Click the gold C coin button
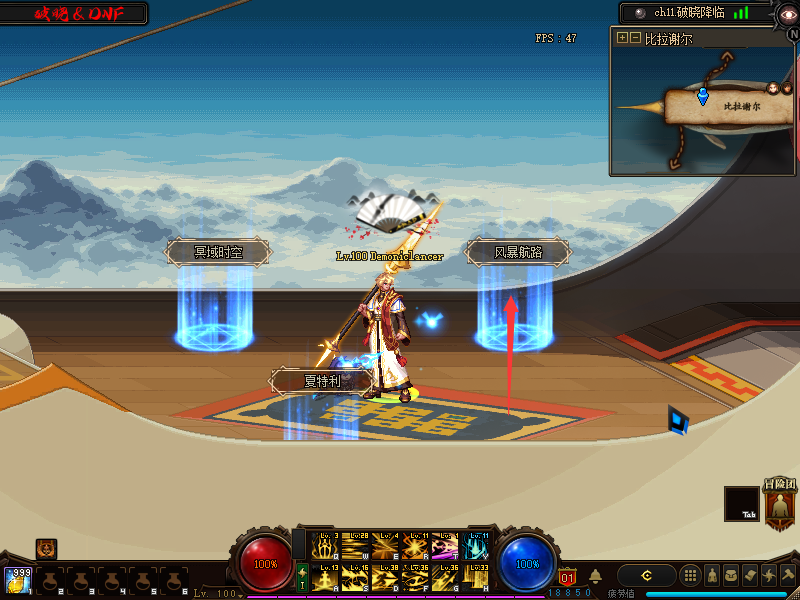800x600 pixels. click(647, 575)
